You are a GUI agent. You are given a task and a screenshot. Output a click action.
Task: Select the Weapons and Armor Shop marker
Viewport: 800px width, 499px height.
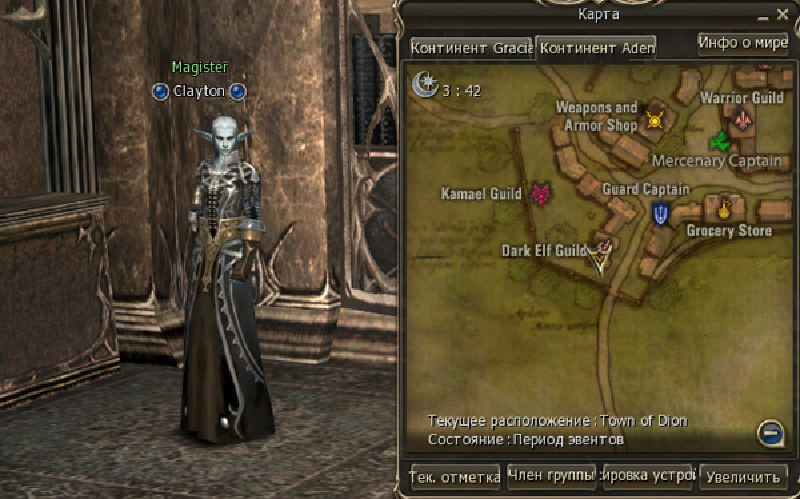coord(655,120)
